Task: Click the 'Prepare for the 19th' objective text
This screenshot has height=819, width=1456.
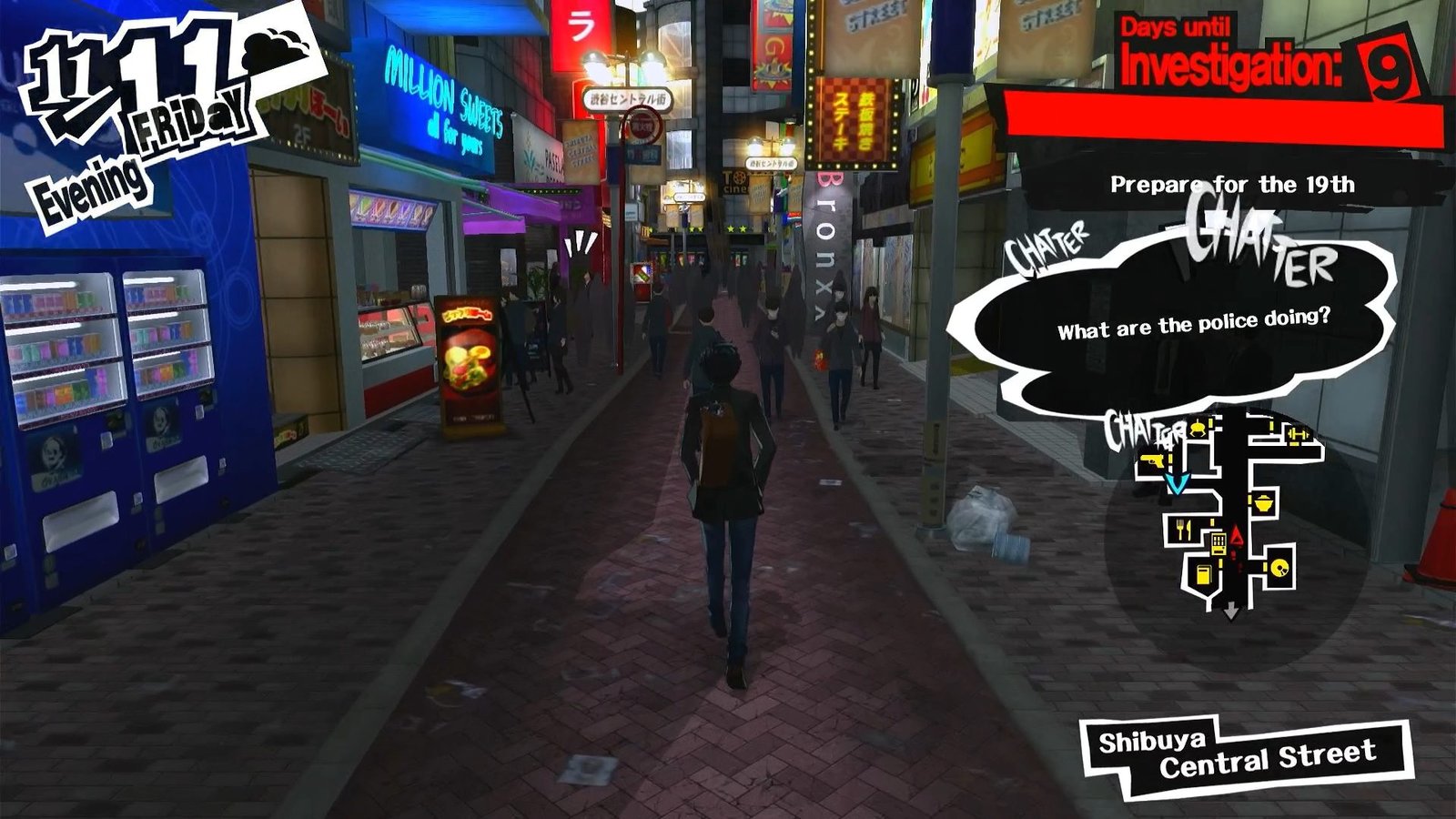Action: coord(1232,186)
